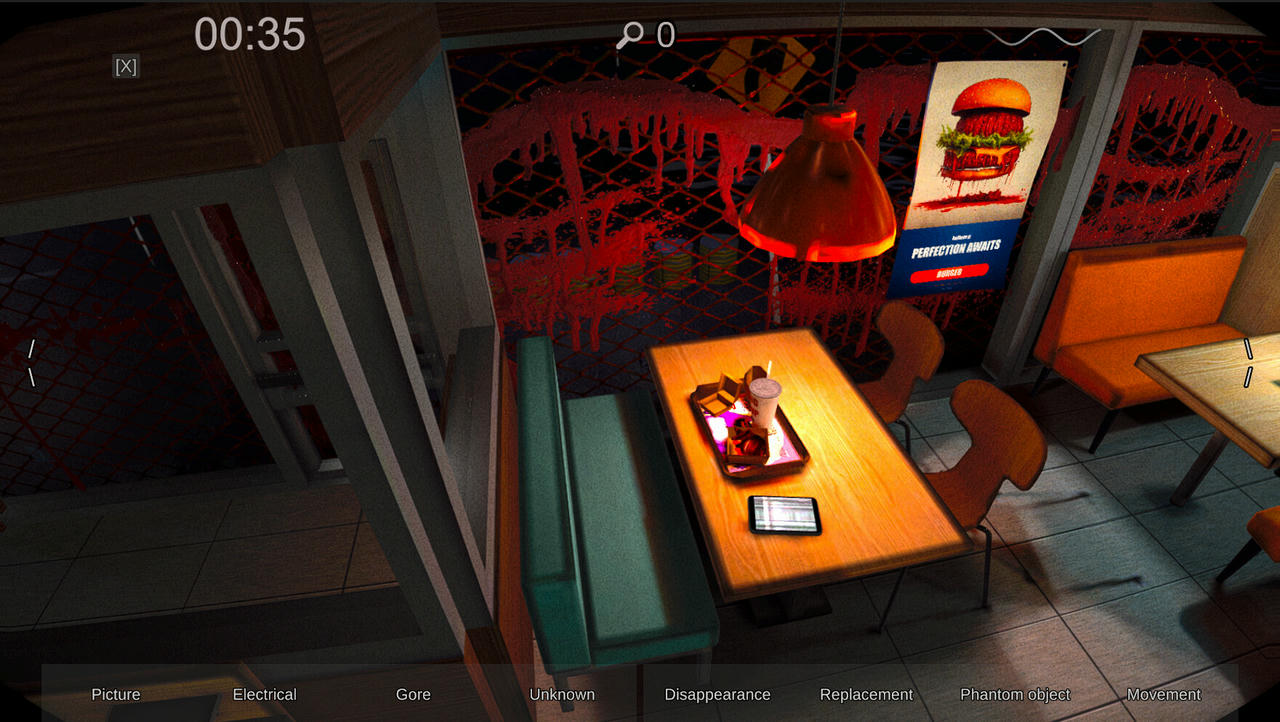
Task: Select Phantom object anomaly category
Action: [x=1015, y=694]
